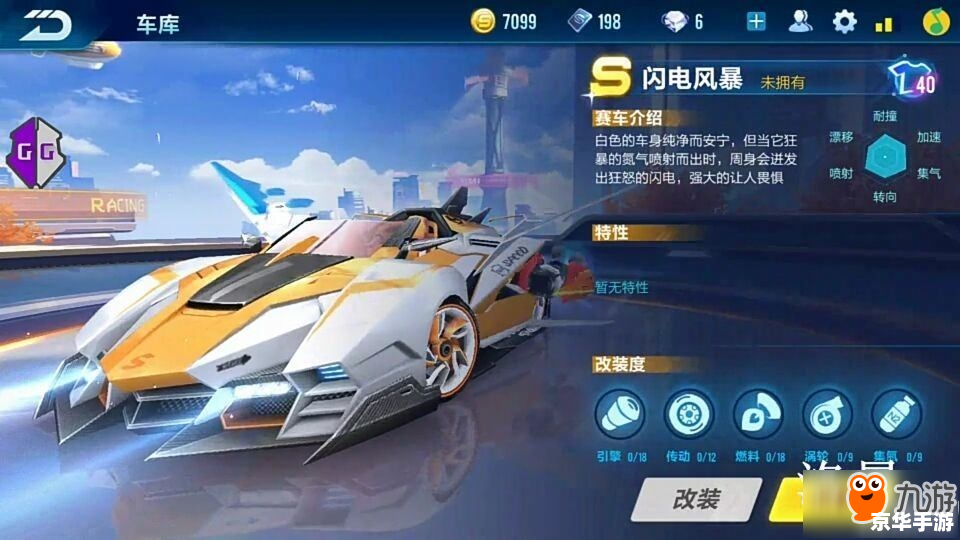This screenshot has width=960, height=540.
Task: Select the 集气 nitro bottle upgrade icon
Action: [x=896, y=414]
